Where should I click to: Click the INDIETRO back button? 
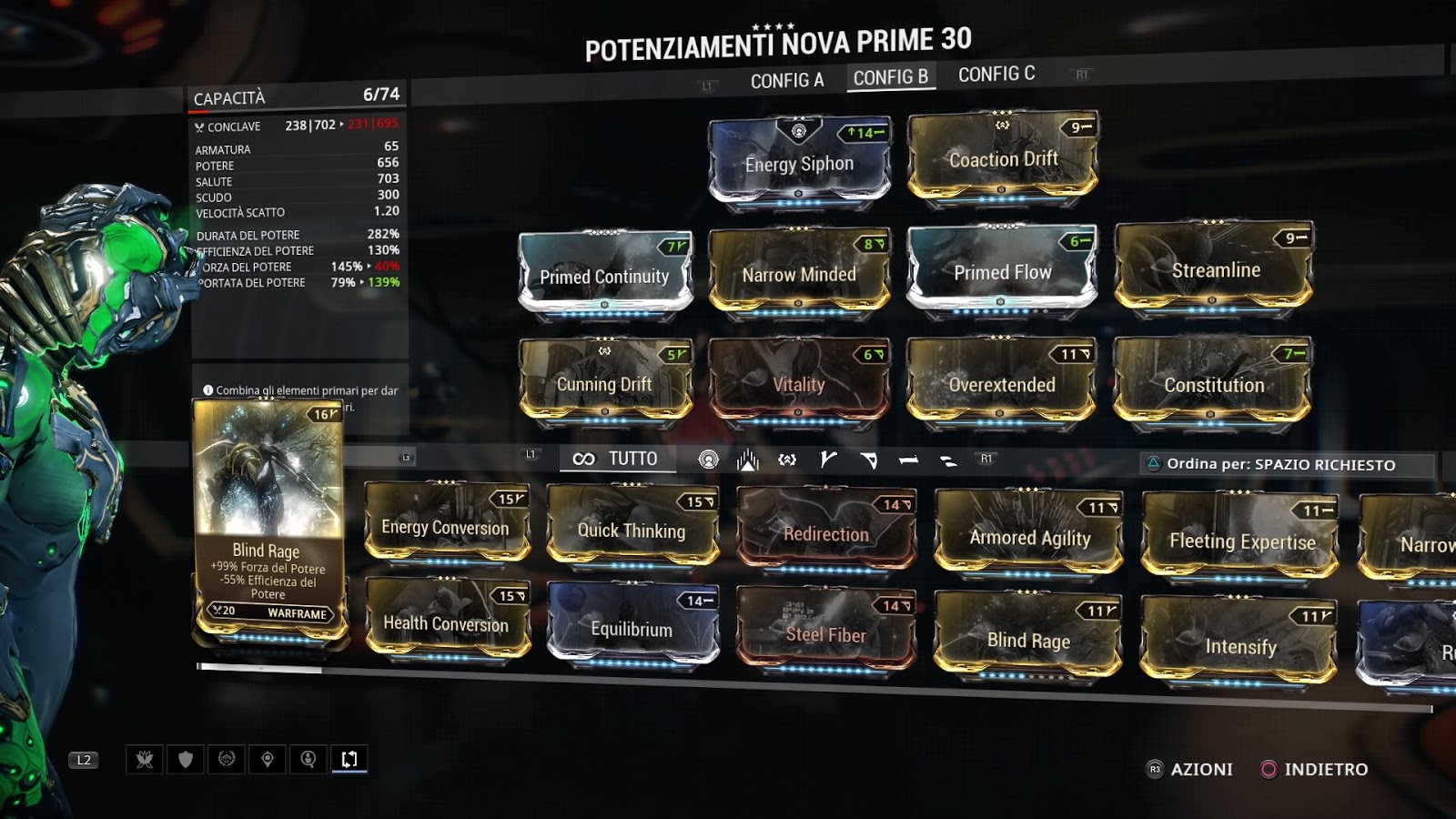[x=1318, y=768]
